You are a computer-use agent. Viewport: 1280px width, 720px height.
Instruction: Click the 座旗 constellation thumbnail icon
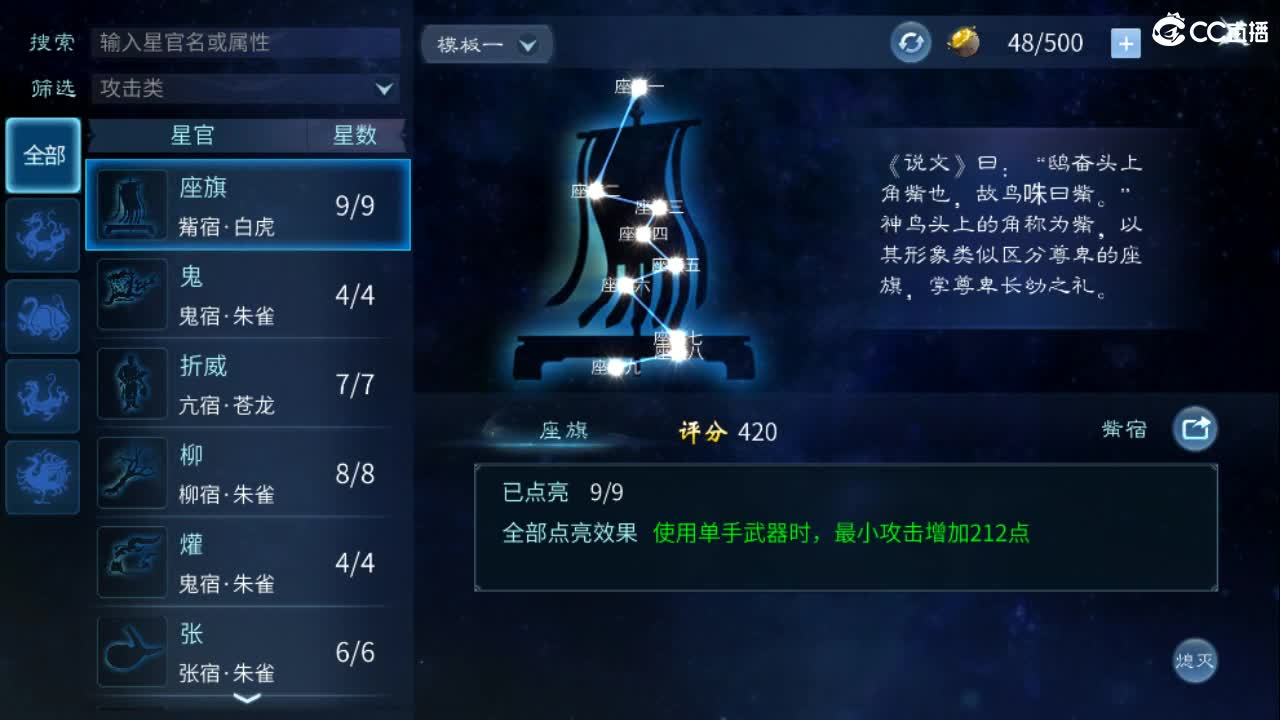[x=132, y=204]
